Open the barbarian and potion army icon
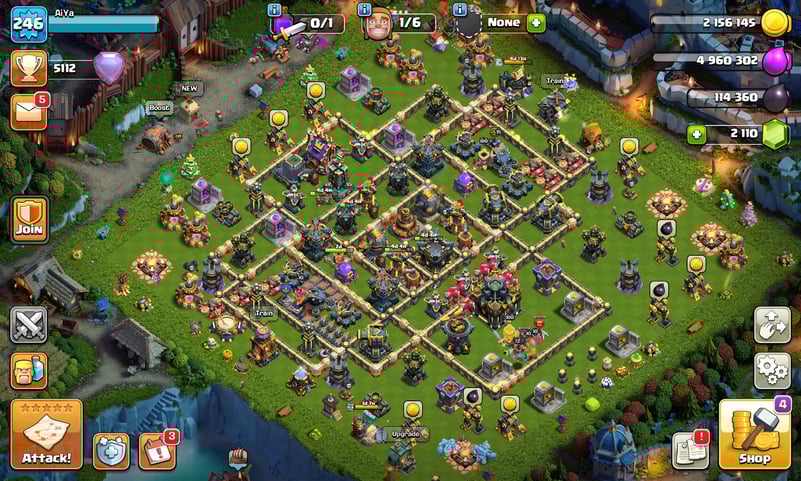Image resolution: width=801 pixels, height=481 pixels. 28,371
